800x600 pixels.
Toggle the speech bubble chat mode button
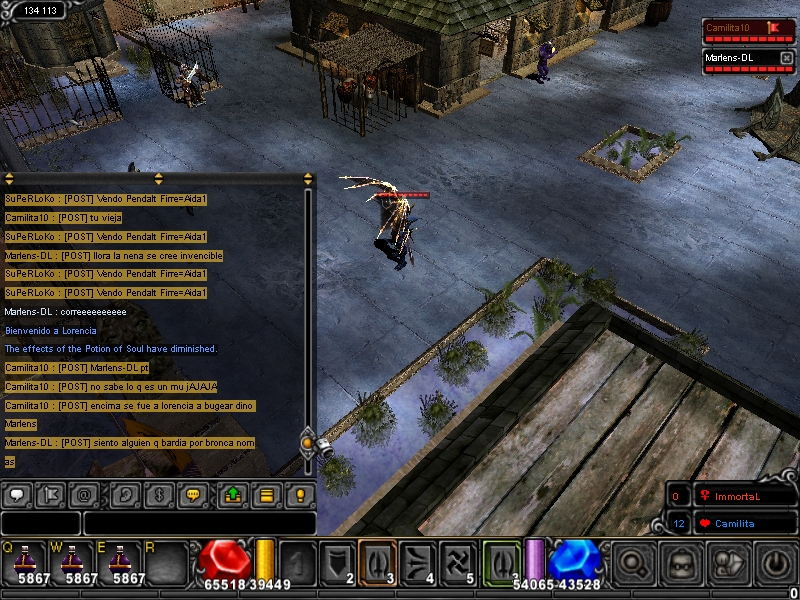click(18, 494)
